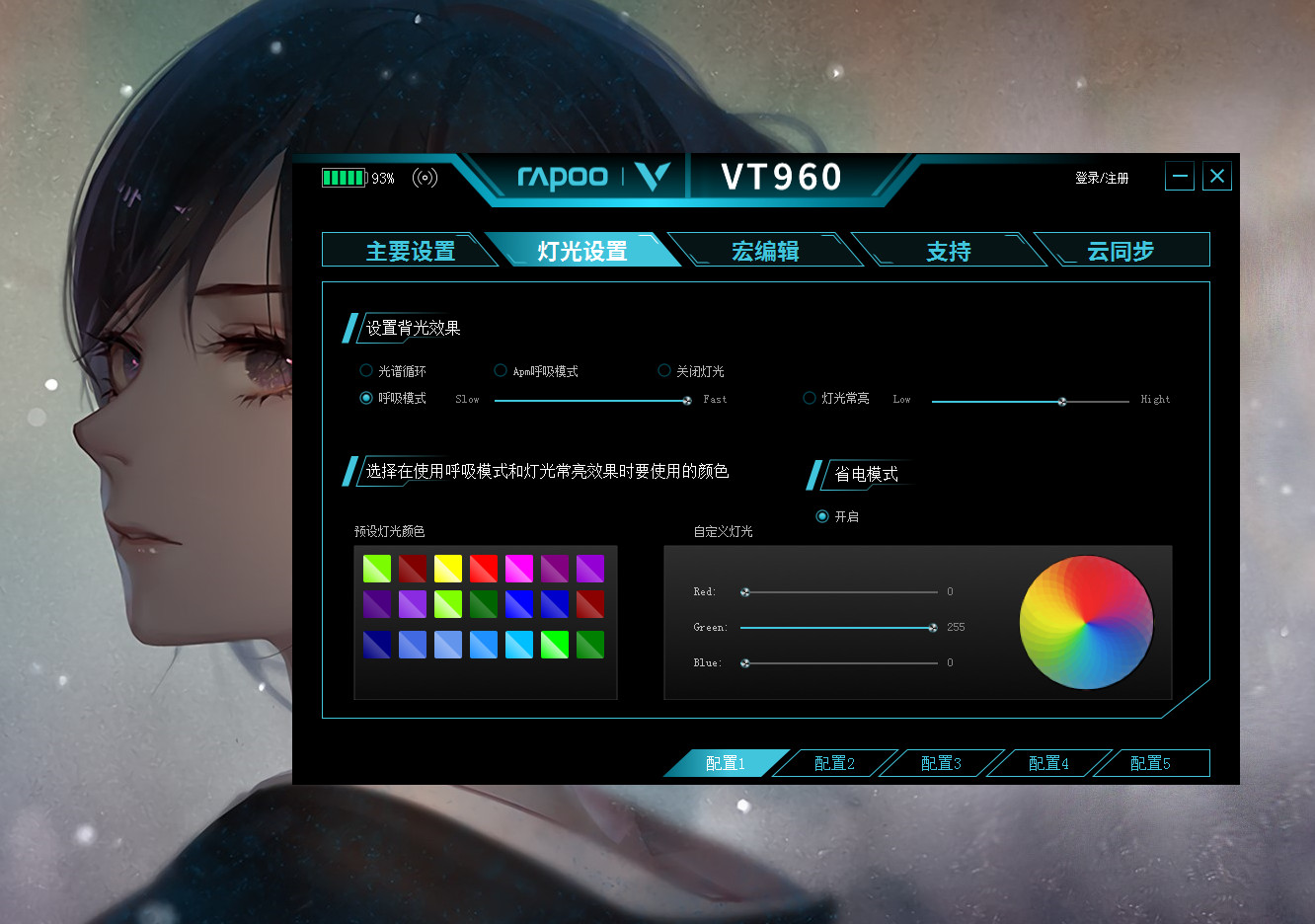The image size is (1315, 924).
Task: Click the battery level indicator icon
Action: 343,177
